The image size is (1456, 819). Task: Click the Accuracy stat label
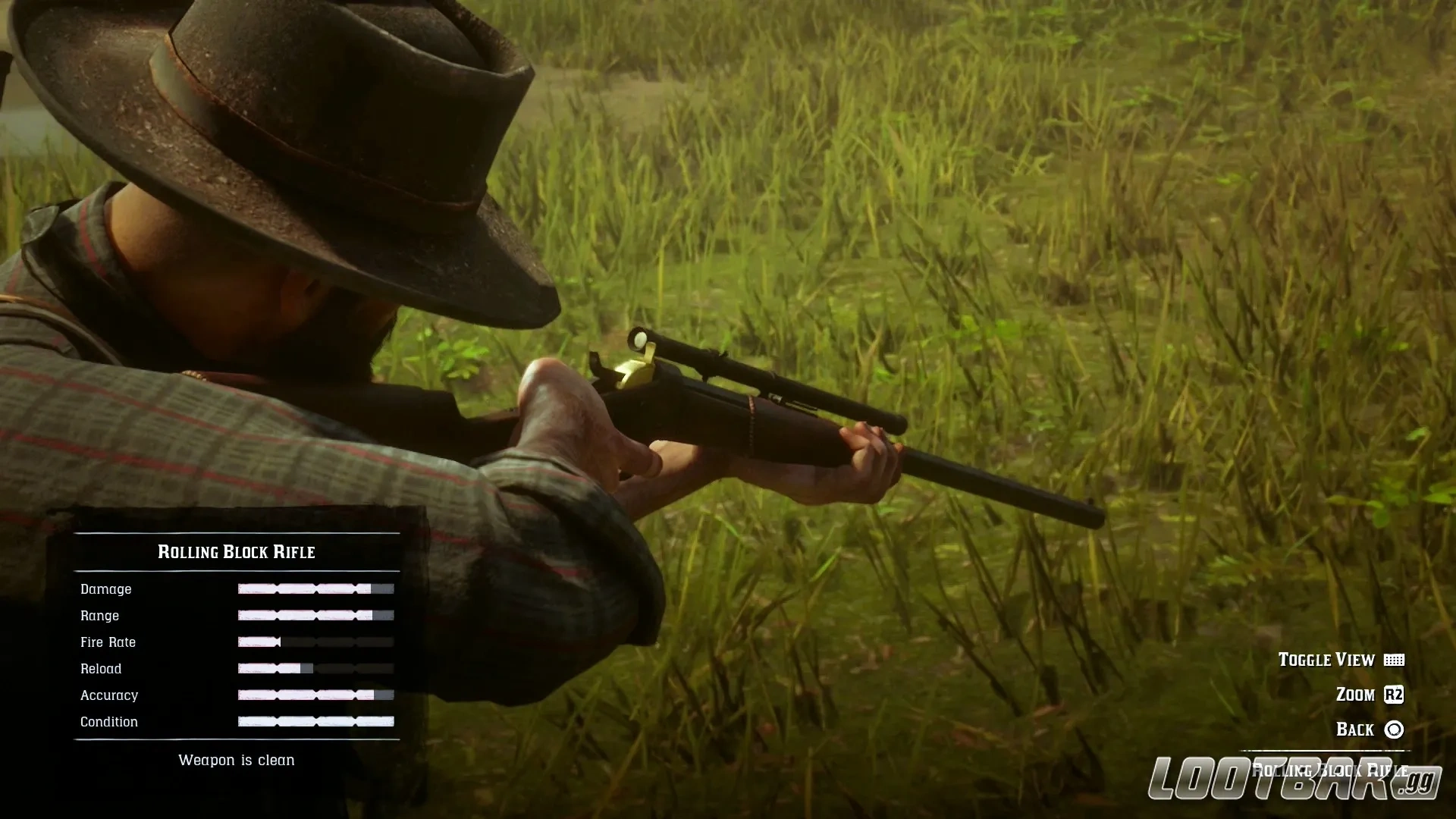tap(109, 695)
